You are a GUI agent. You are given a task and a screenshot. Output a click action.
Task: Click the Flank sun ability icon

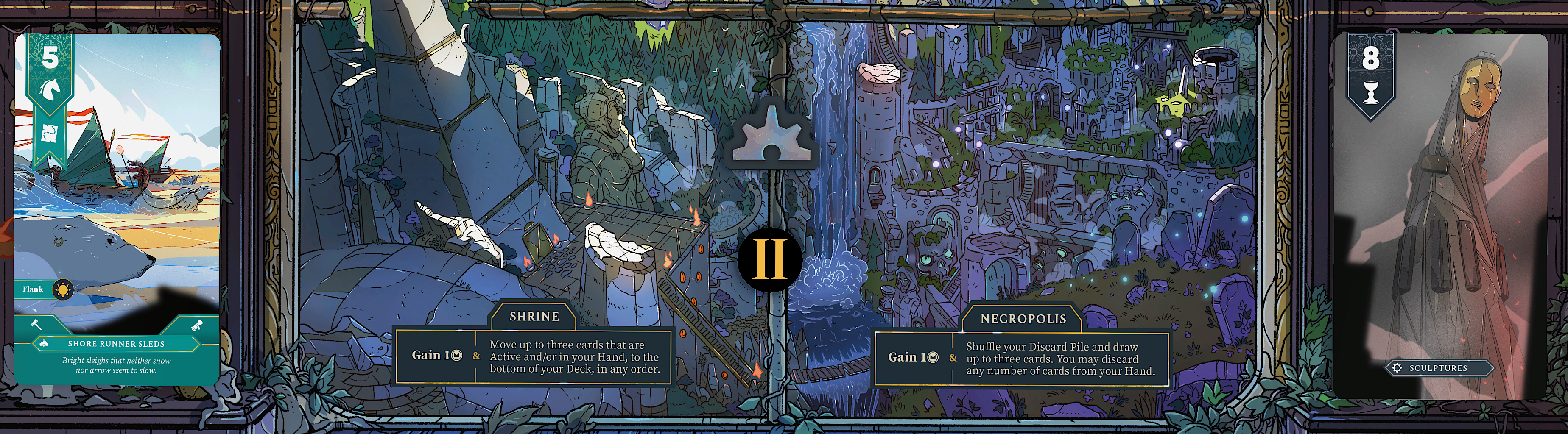(62, 289)
